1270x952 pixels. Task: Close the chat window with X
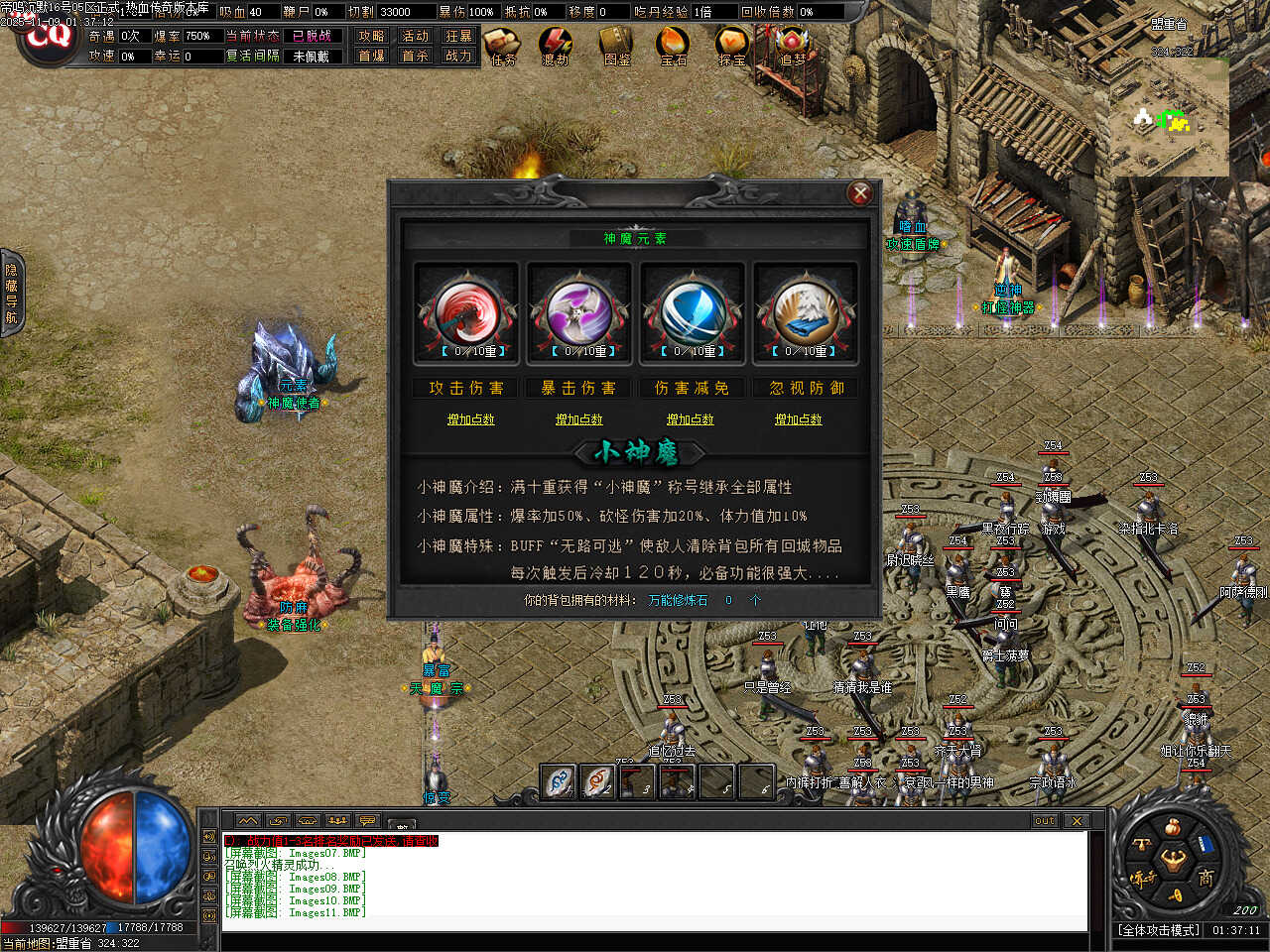pos(1077,820)
